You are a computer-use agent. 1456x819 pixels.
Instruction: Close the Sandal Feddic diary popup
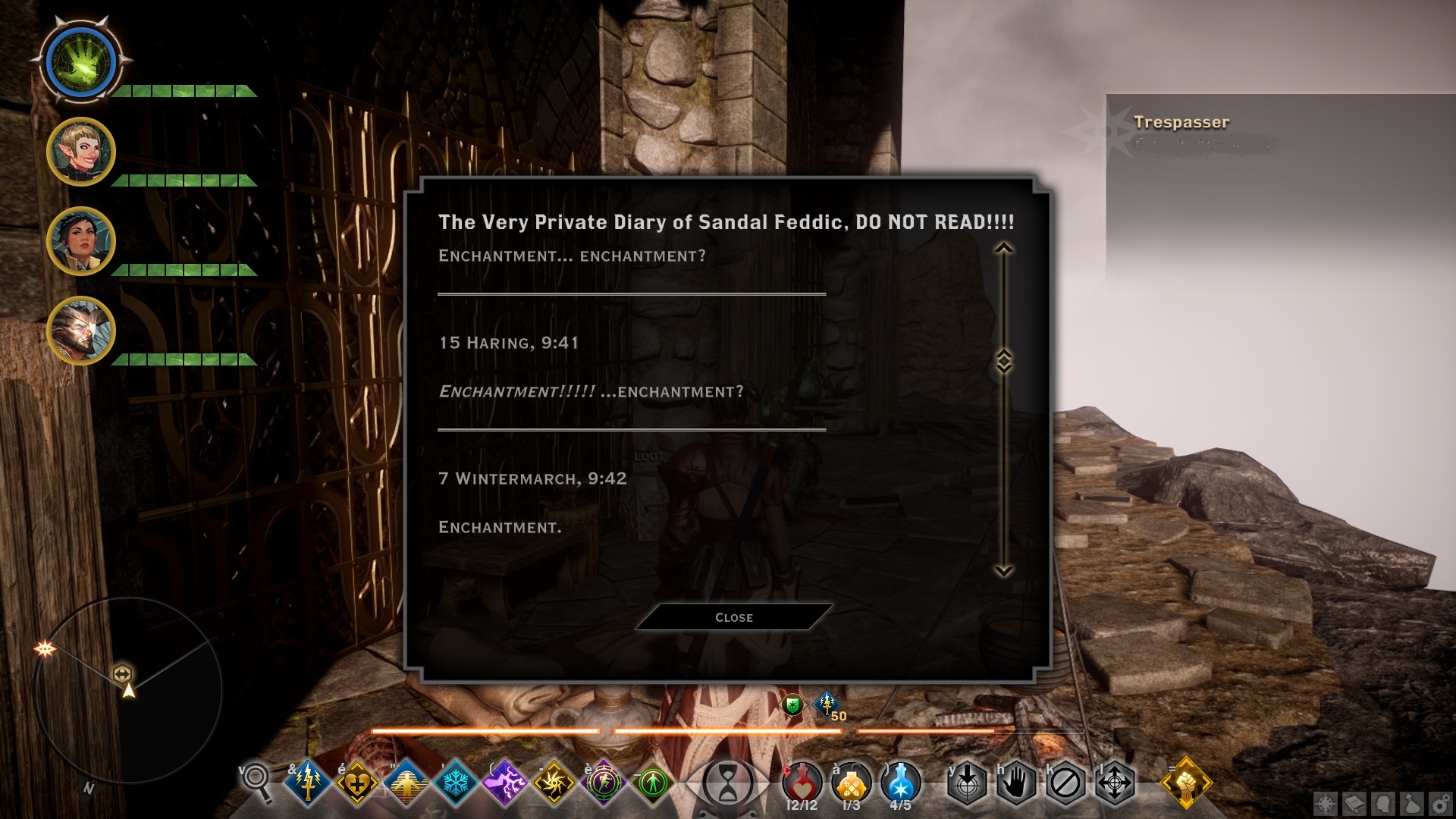[x=733, y=617]
